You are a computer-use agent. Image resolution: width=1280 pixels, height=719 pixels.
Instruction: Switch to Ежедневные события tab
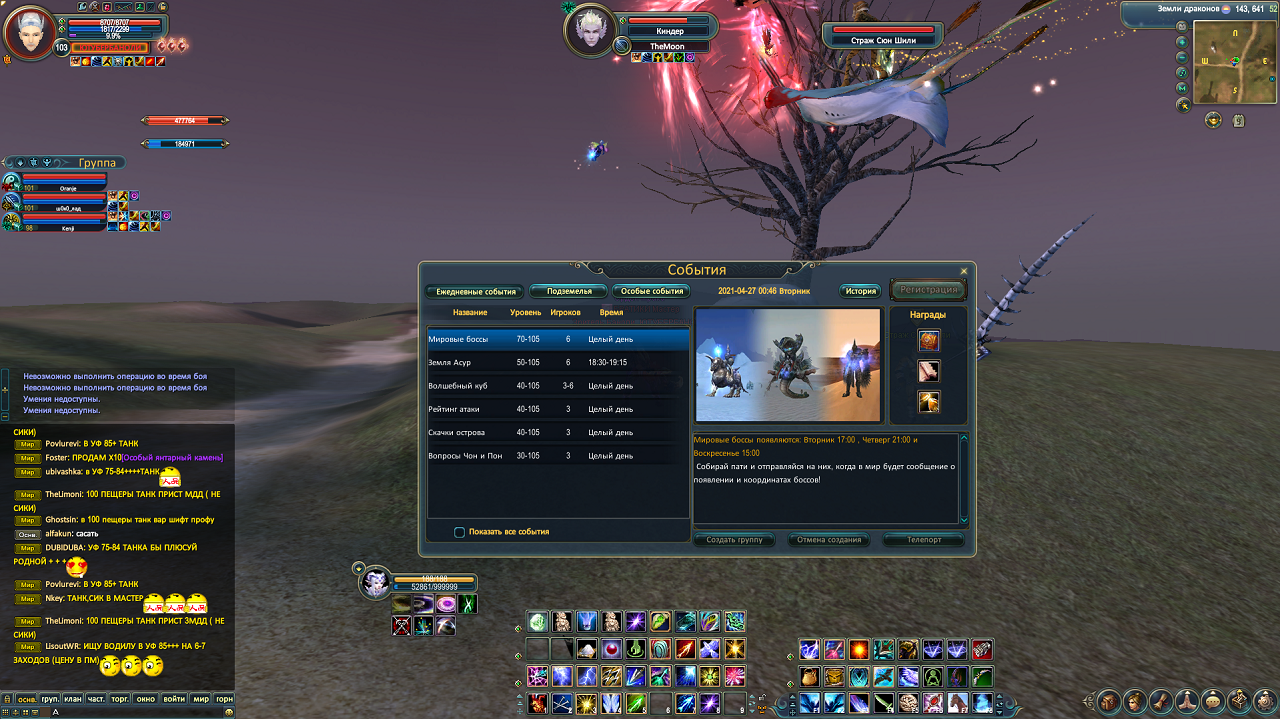tap(475, 291)
